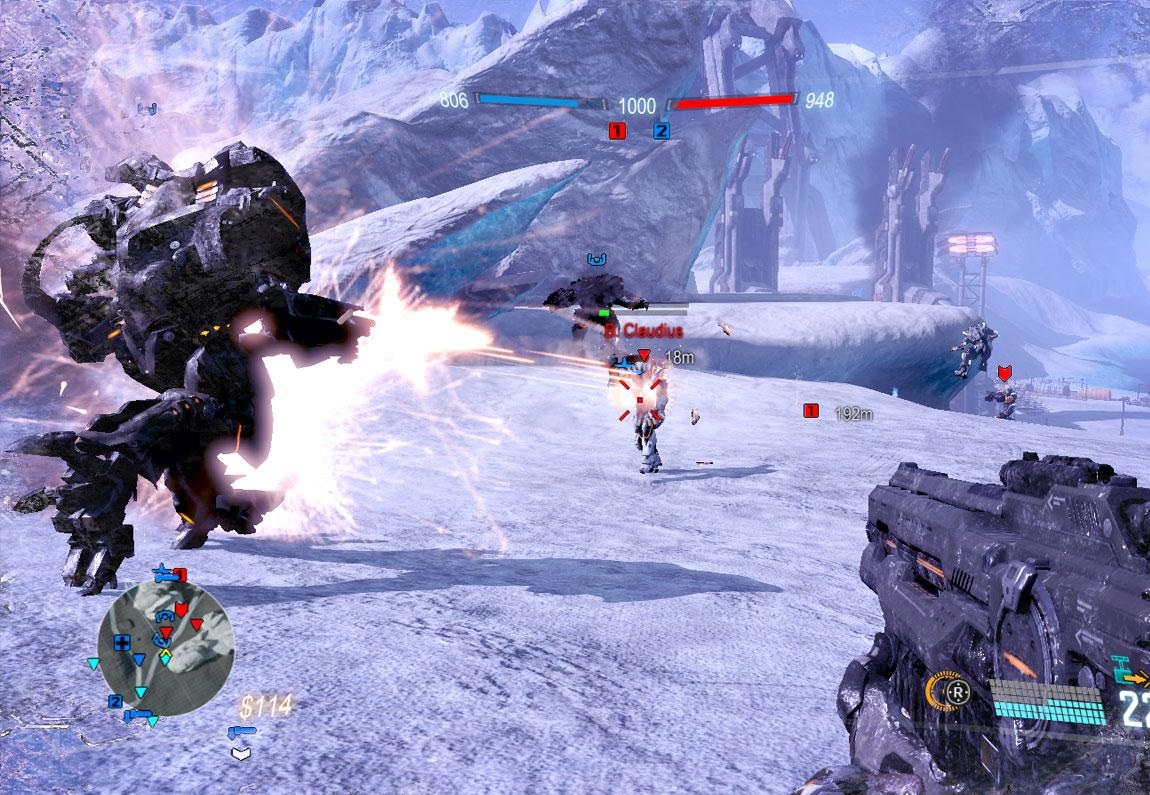This screenshot has height=795, width=1150.
Task: Select the red control point 1 indicator
Action: tap(617, 130)
